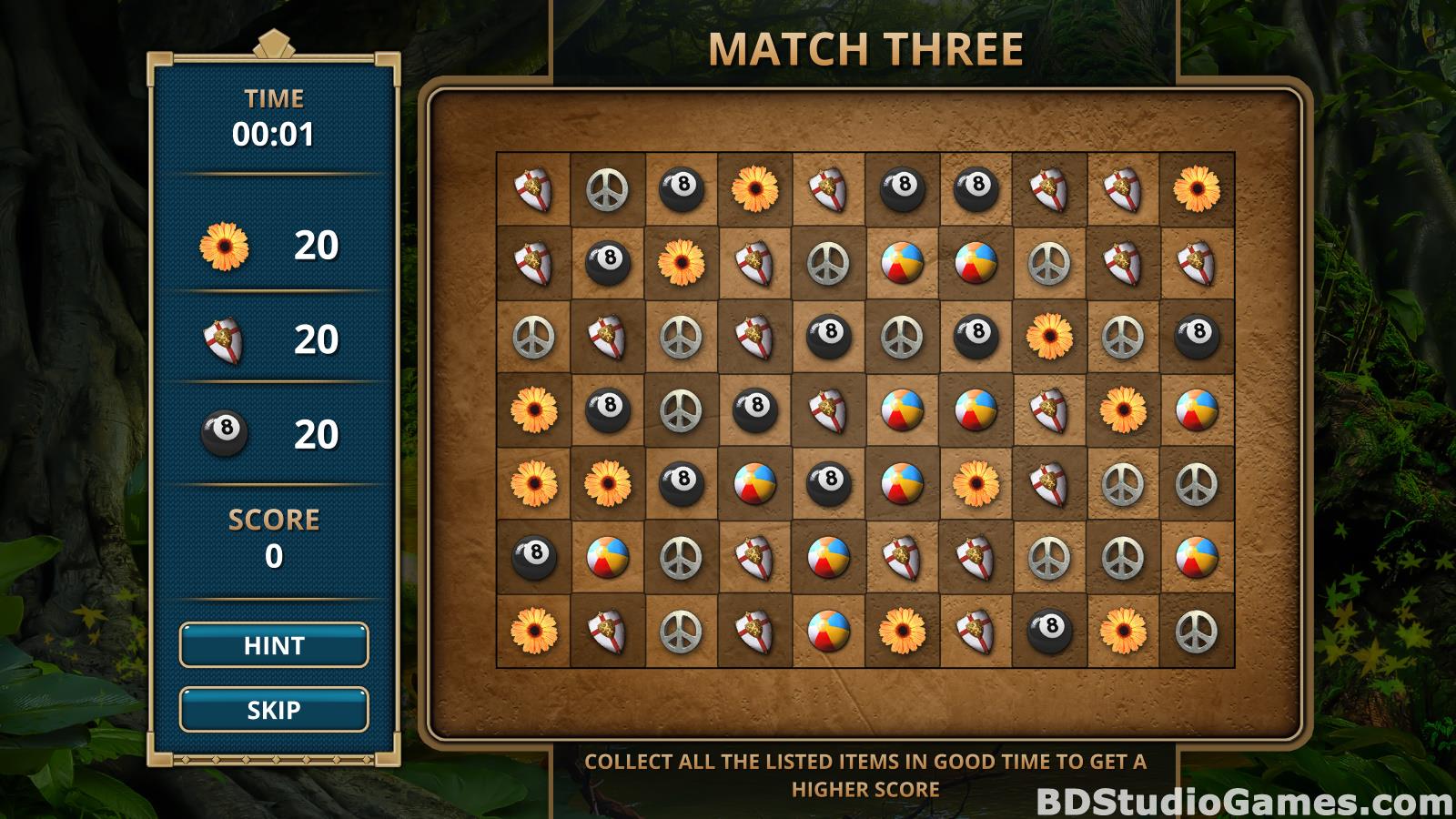This screenshot has width=1456, height=819.
Task: Click the lone orange flower in the third row
Action: point(1049,337)
